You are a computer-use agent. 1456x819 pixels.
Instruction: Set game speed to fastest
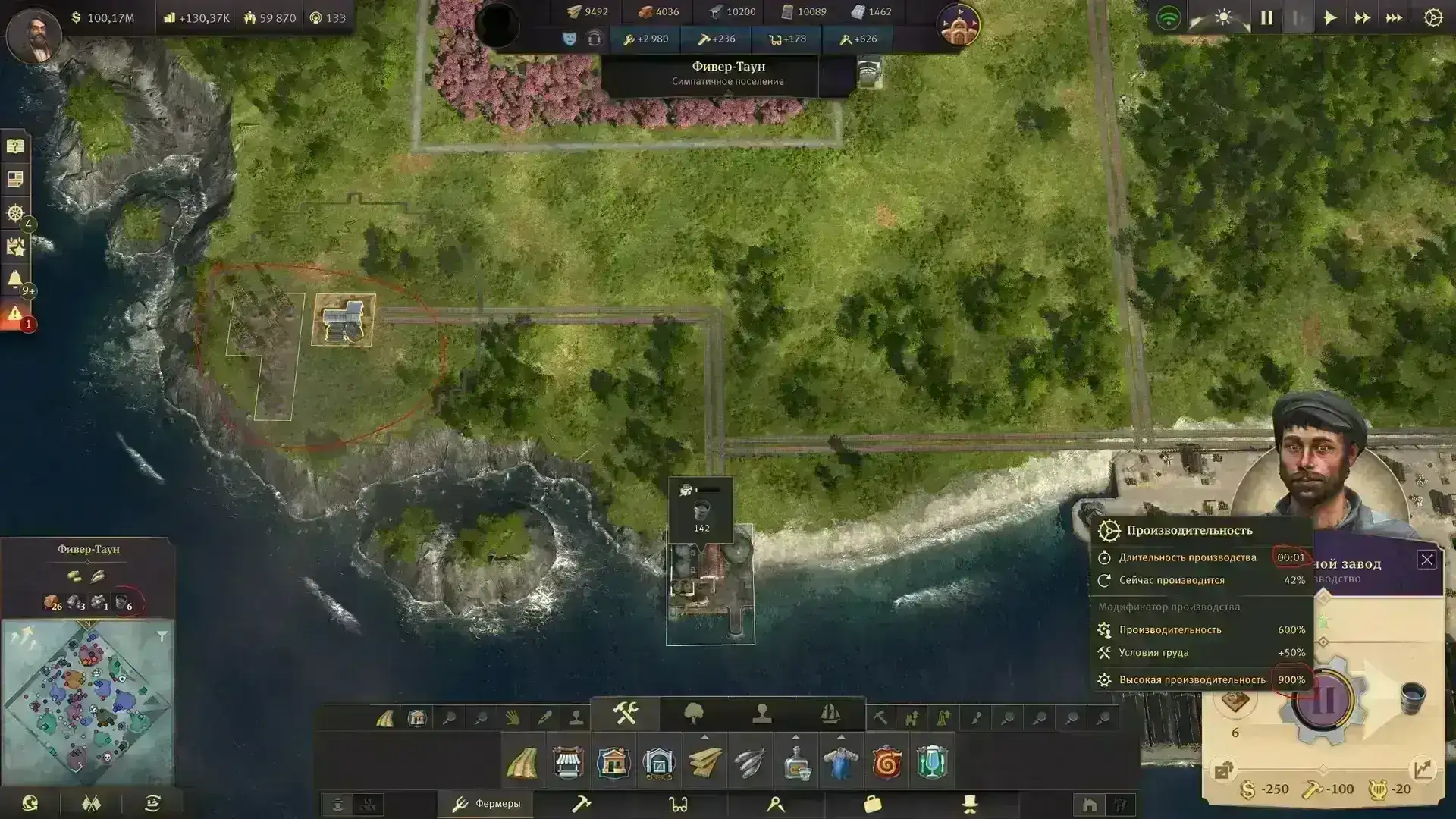tap(1394, 18)
